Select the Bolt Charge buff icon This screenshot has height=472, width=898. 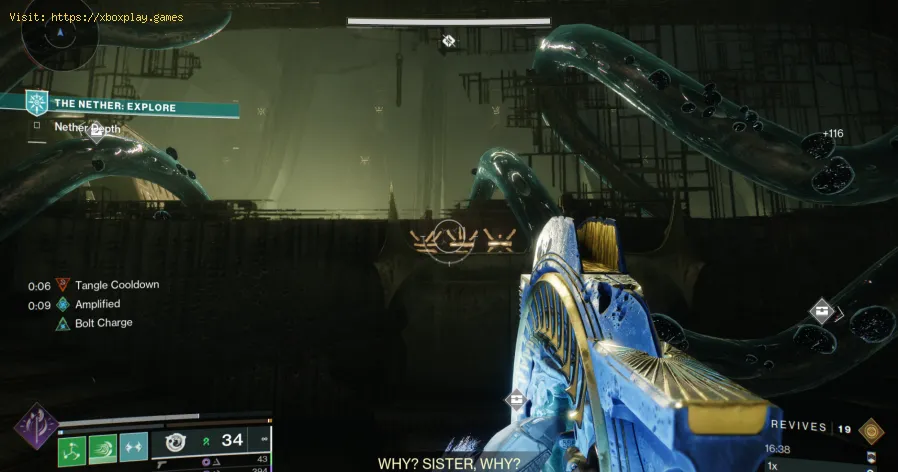tap(64, 323)
